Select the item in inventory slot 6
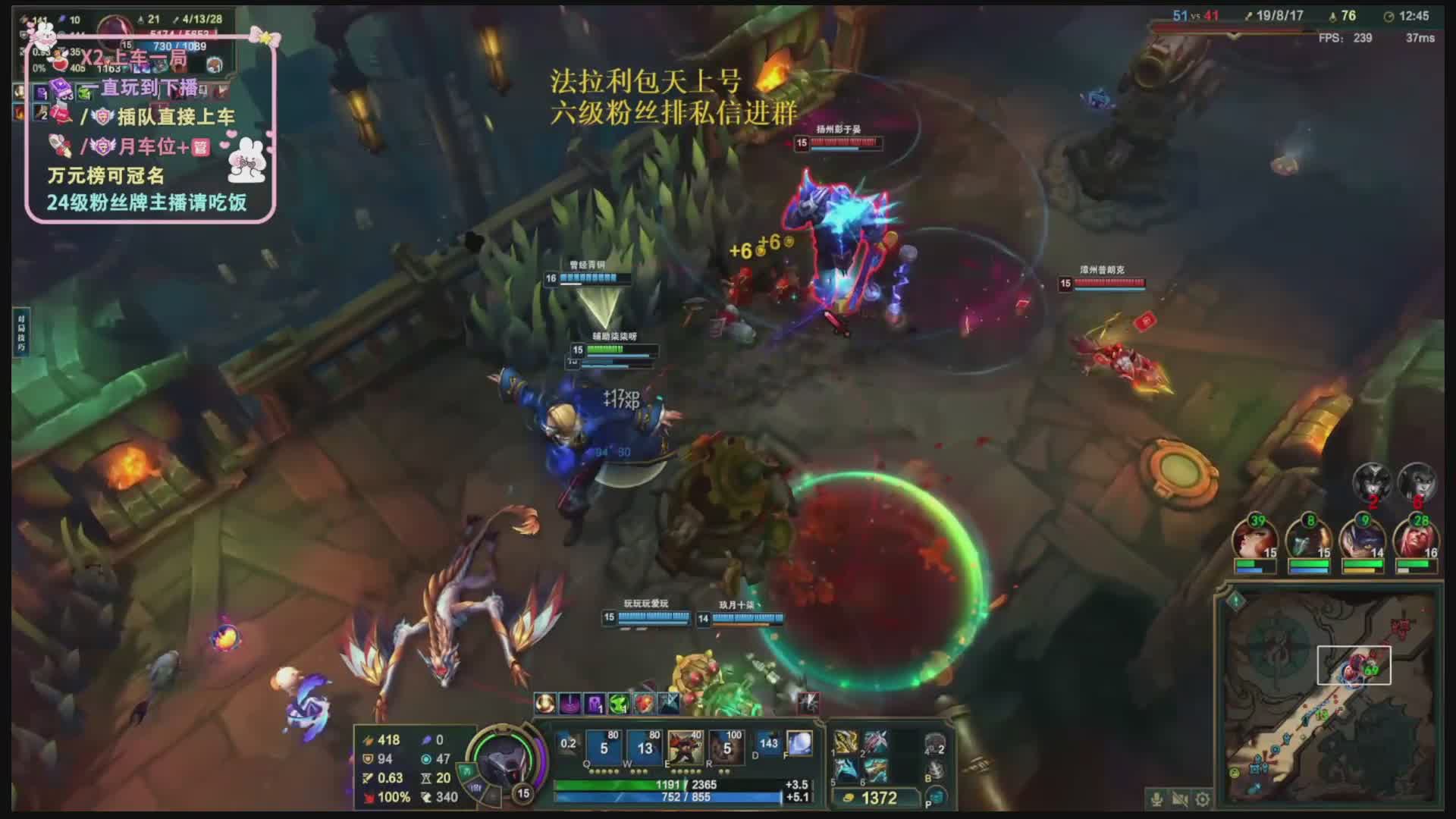 (x=875, y=770)
